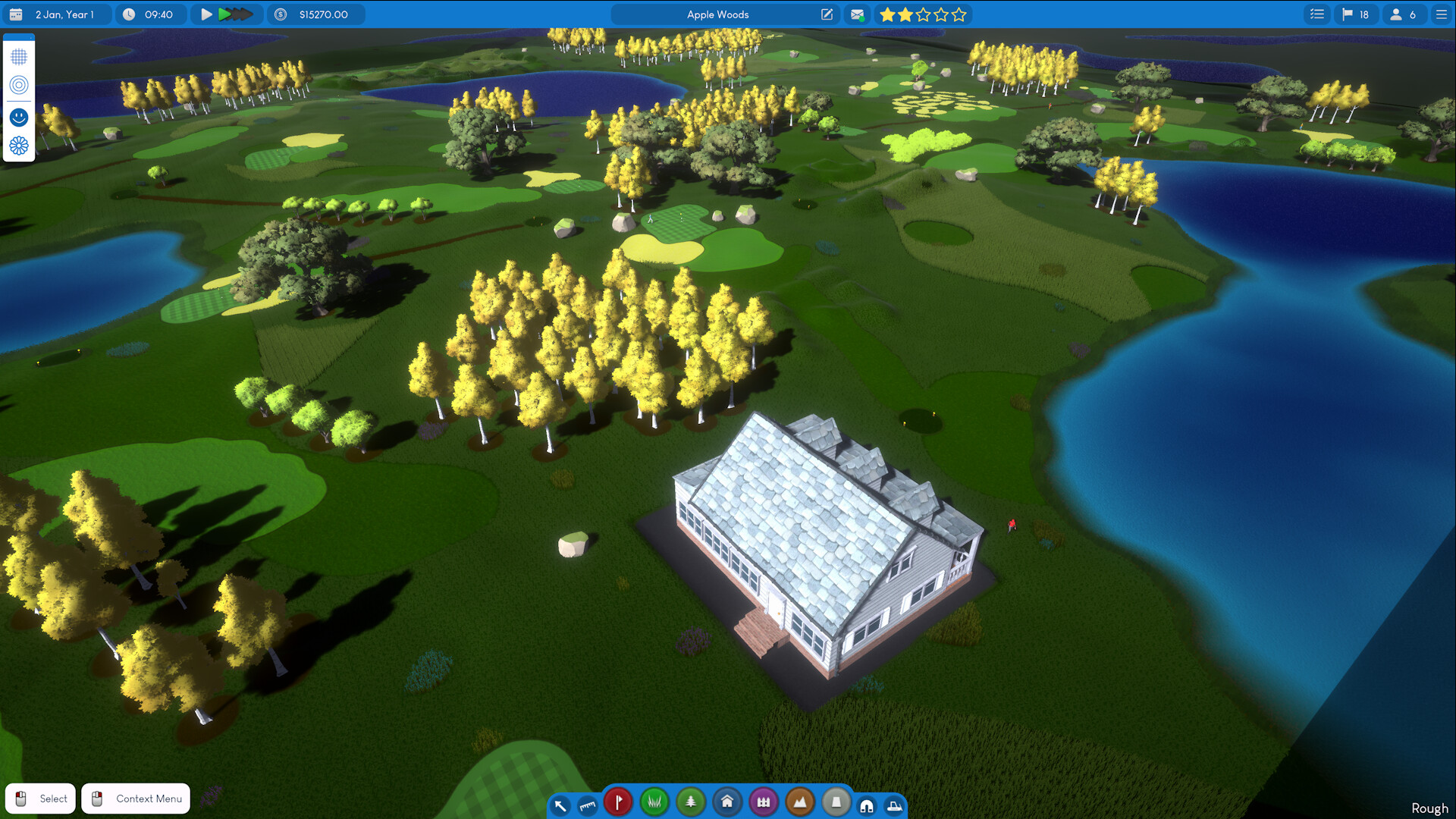Open the terrain elevation mountain tool
1456x819 pixels.
point(799,802)
